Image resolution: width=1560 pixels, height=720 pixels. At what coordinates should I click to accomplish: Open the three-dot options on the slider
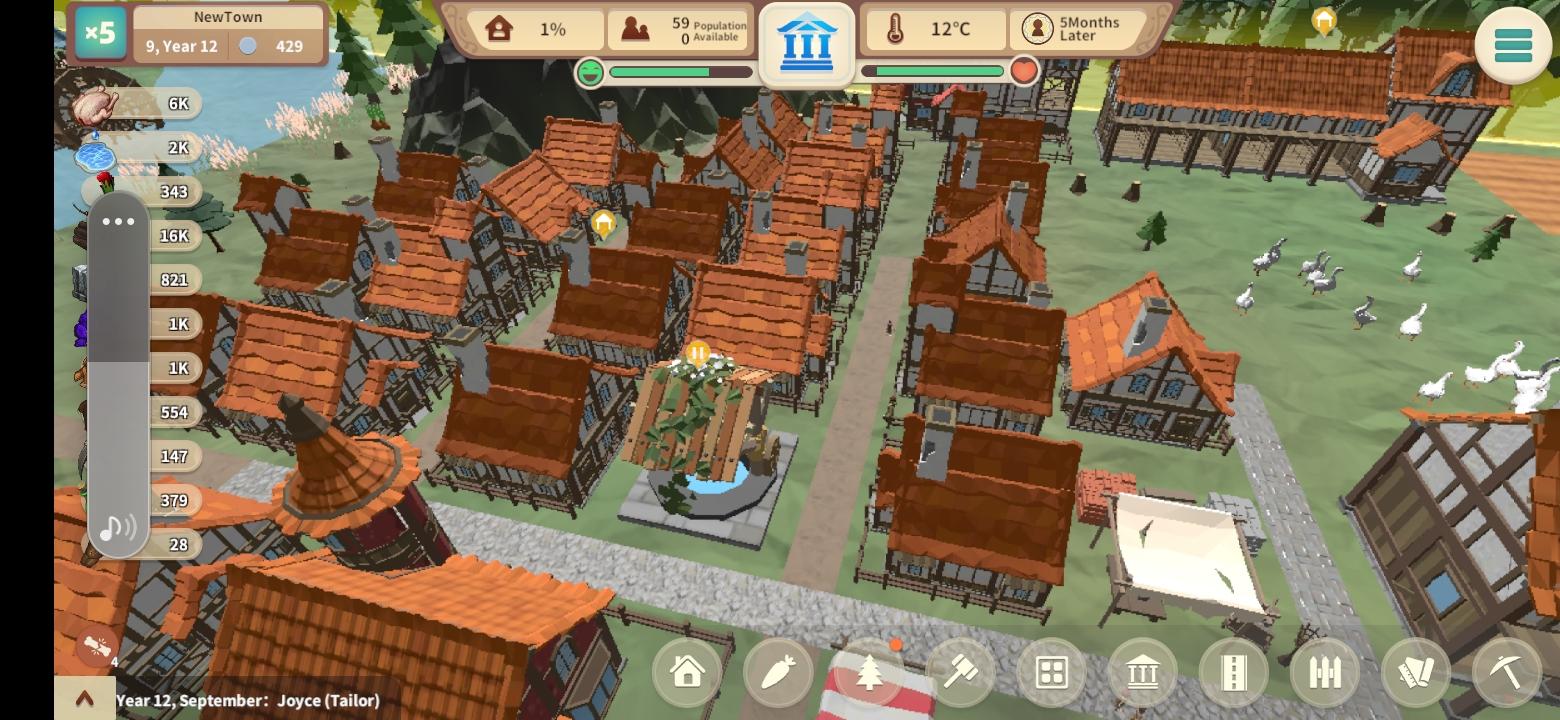(118, 221)
